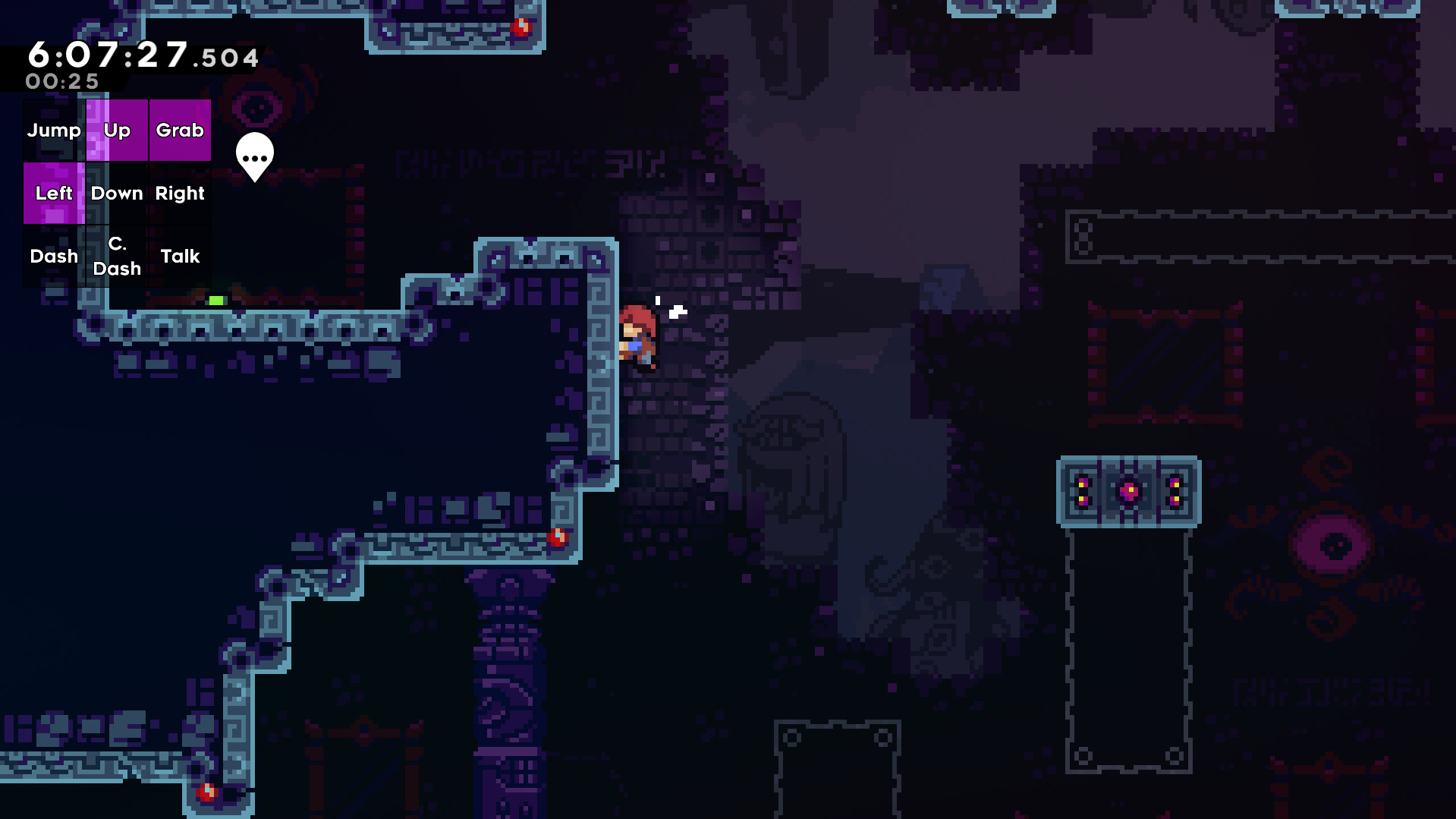Click the chapter timer reading 00:25

[x=62, y=83]
